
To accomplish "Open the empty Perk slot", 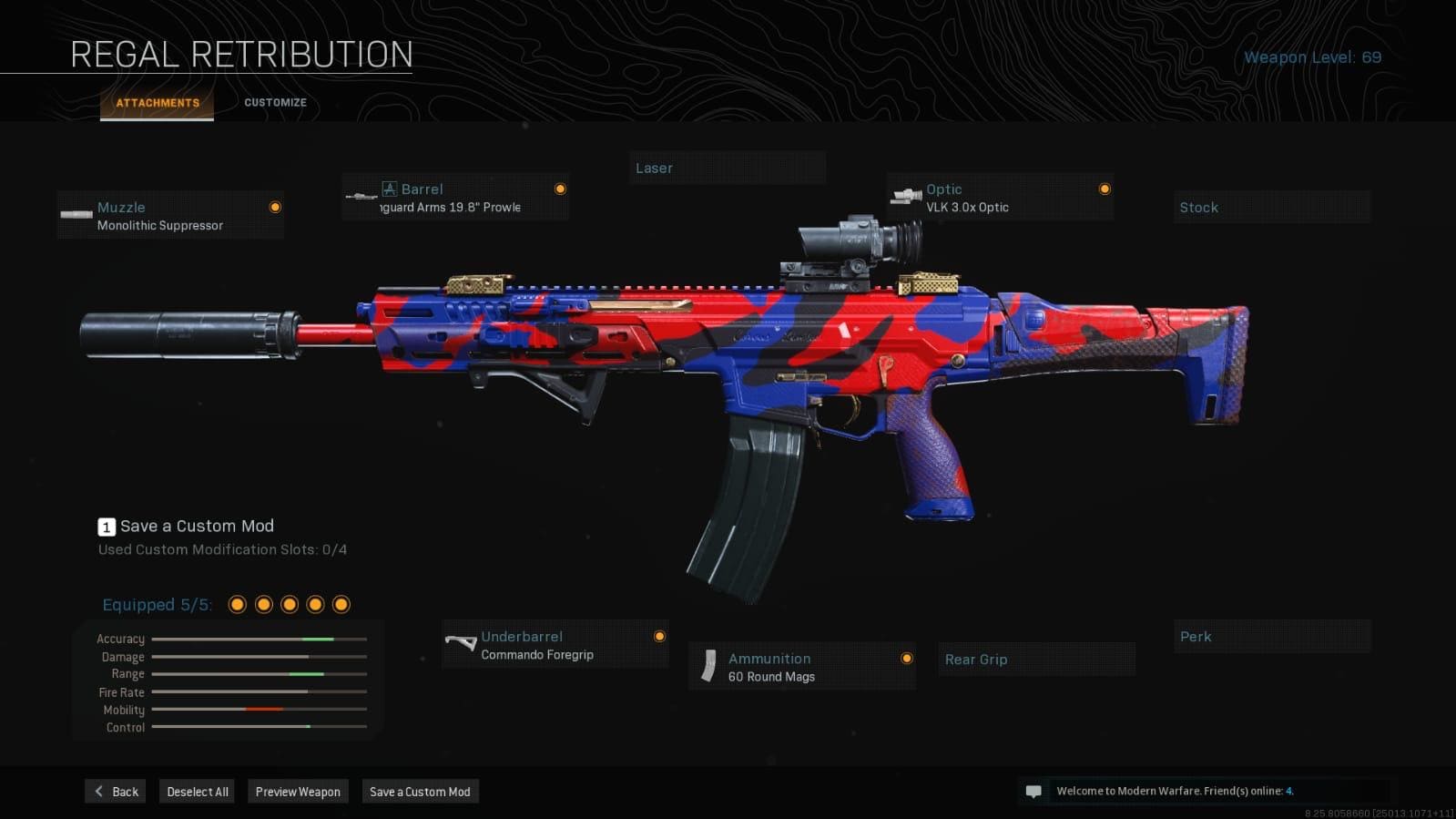I will pyautogui.click(x=1271, y=637).
